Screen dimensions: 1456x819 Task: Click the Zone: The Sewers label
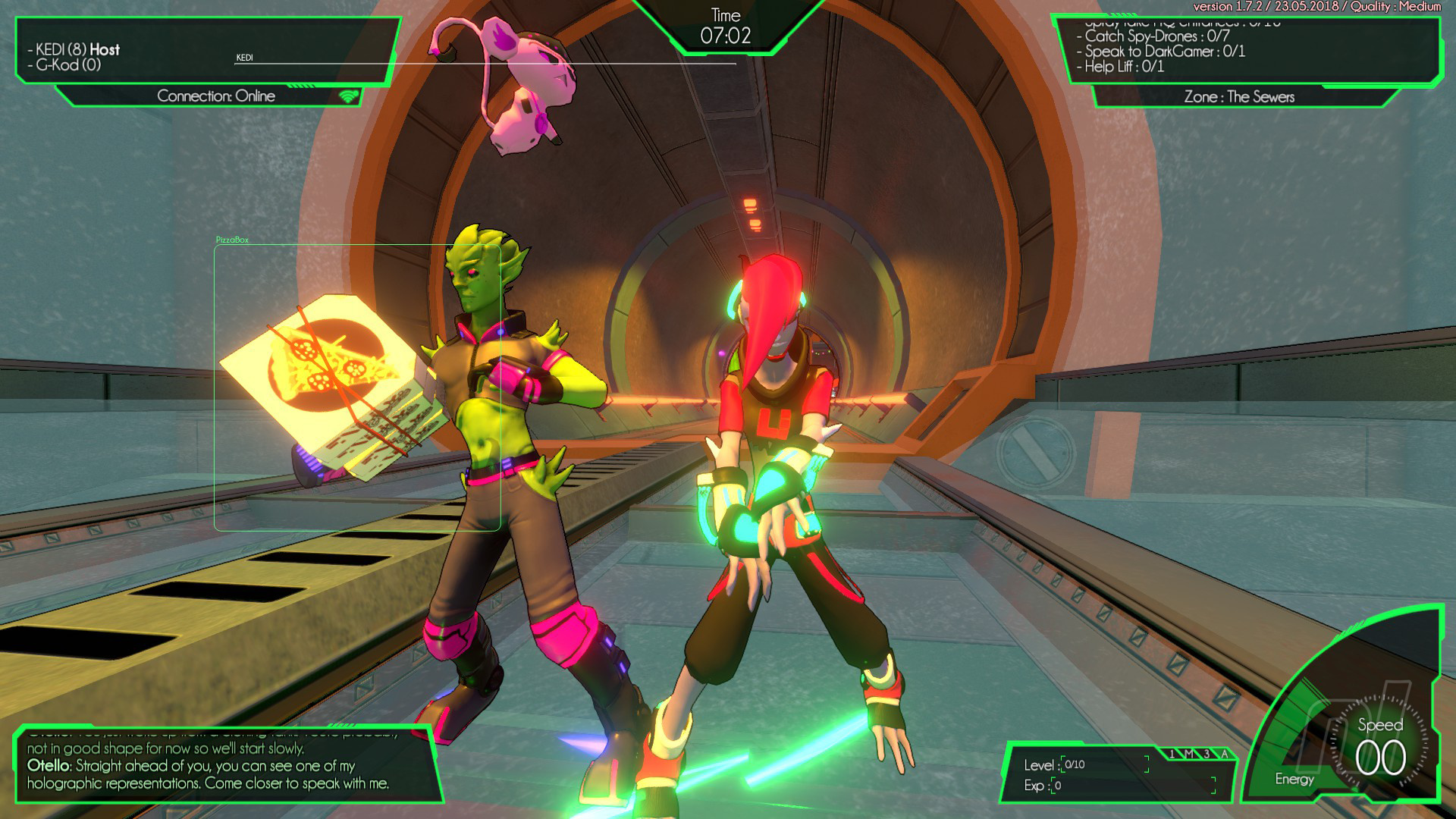(1239, 97)
